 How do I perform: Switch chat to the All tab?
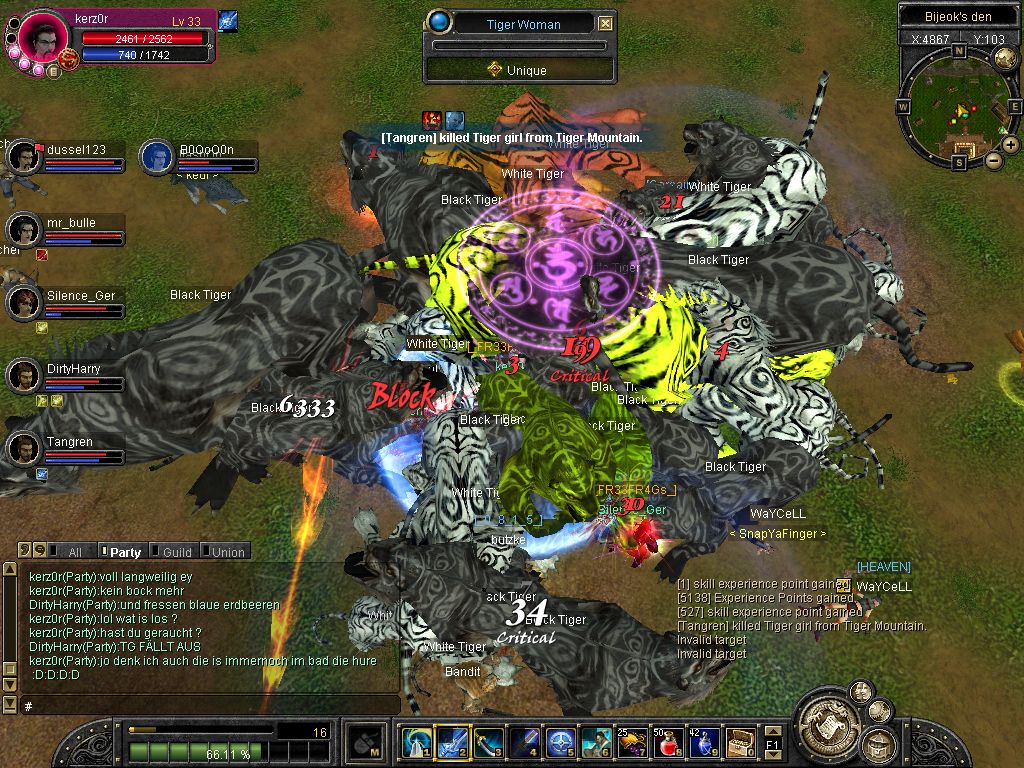74,551
